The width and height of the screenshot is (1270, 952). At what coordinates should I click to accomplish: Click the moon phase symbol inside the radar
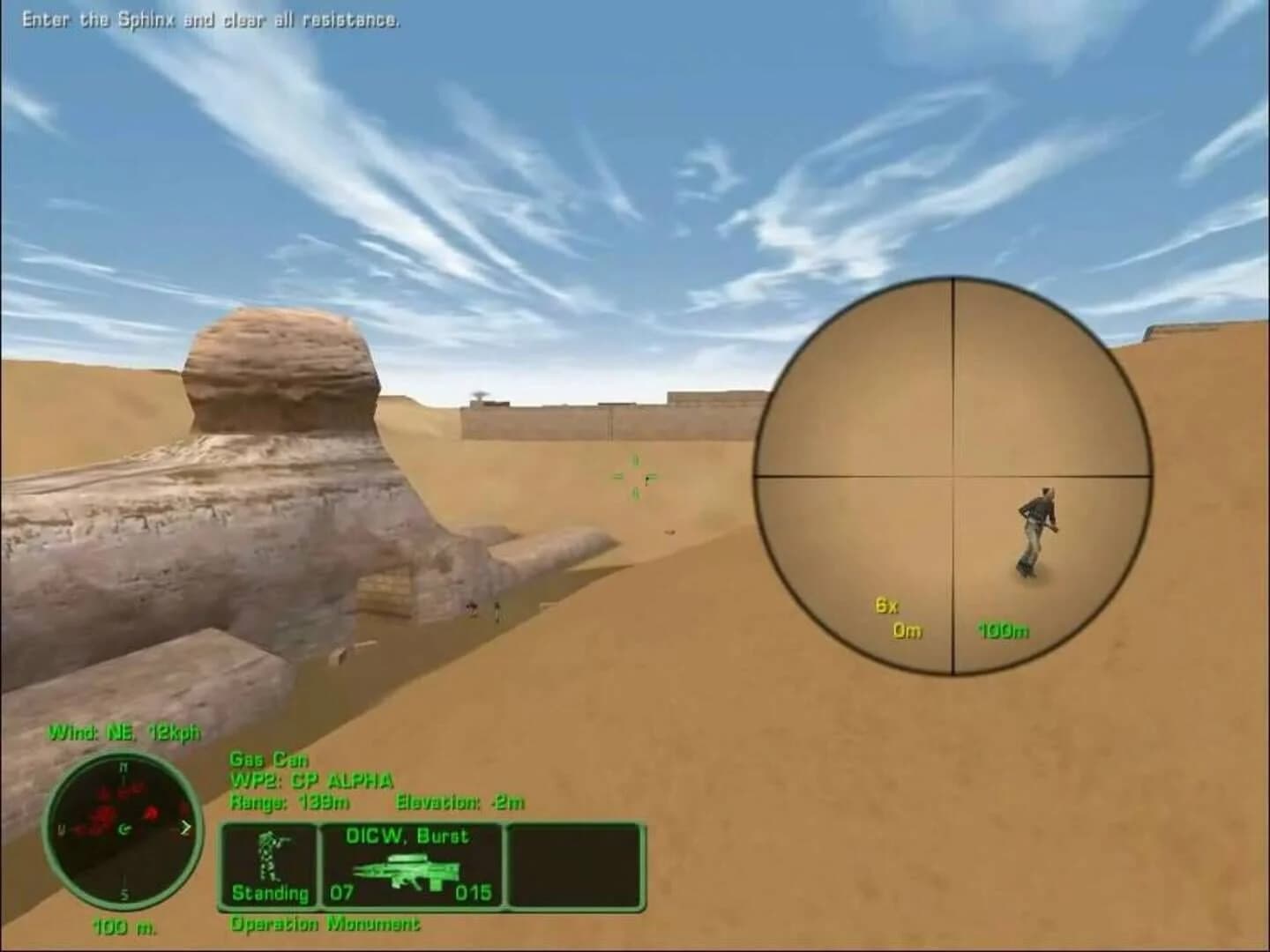click(126, 829)
